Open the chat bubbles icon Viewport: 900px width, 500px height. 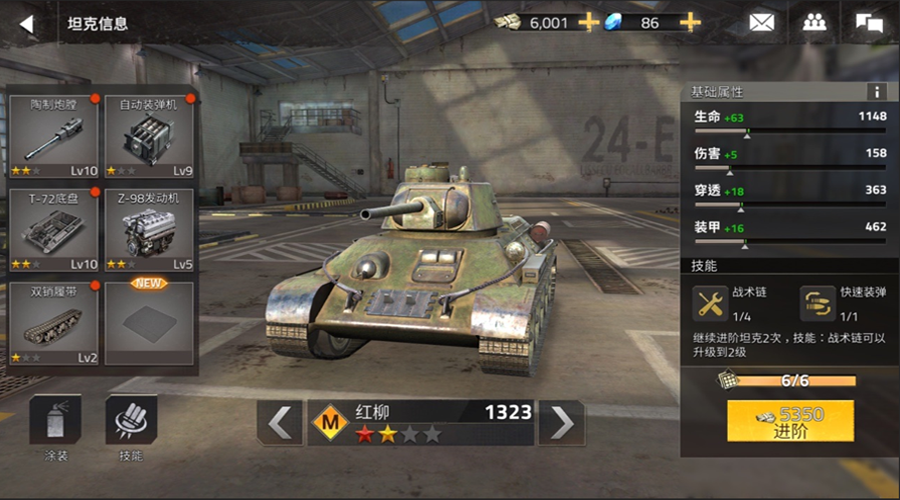tap(868, 22)
